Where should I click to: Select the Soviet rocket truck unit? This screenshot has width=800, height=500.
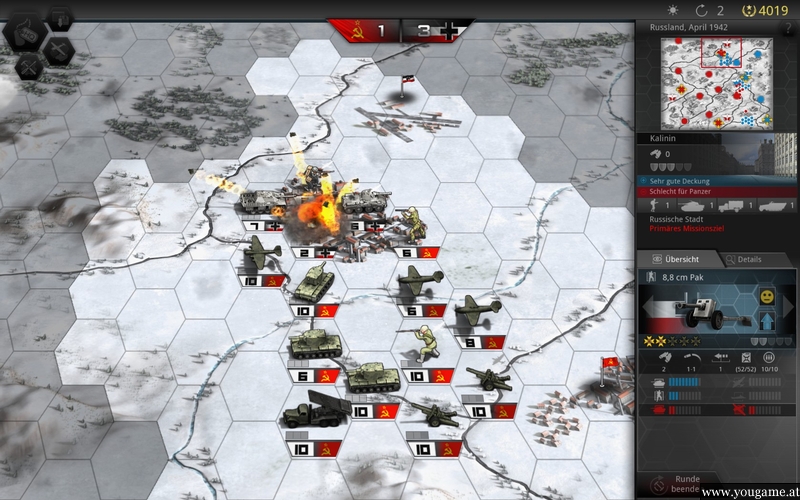[309, 408]
